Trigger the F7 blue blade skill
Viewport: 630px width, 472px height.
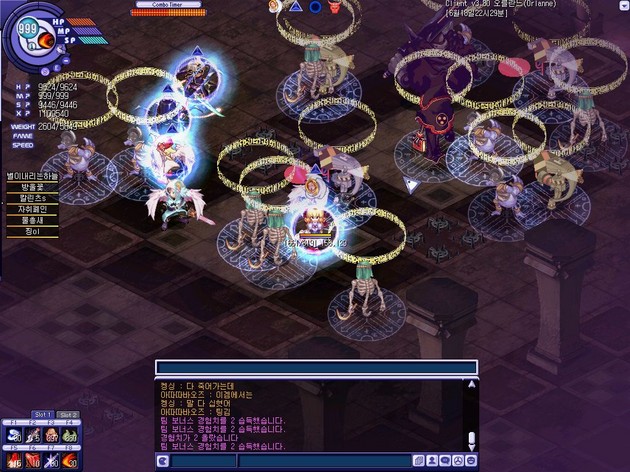pos(51,461)
